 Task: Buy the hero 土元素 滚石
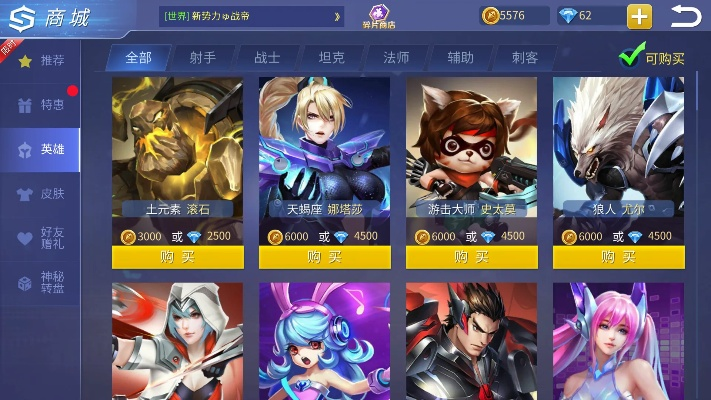[x=177, y=257]
